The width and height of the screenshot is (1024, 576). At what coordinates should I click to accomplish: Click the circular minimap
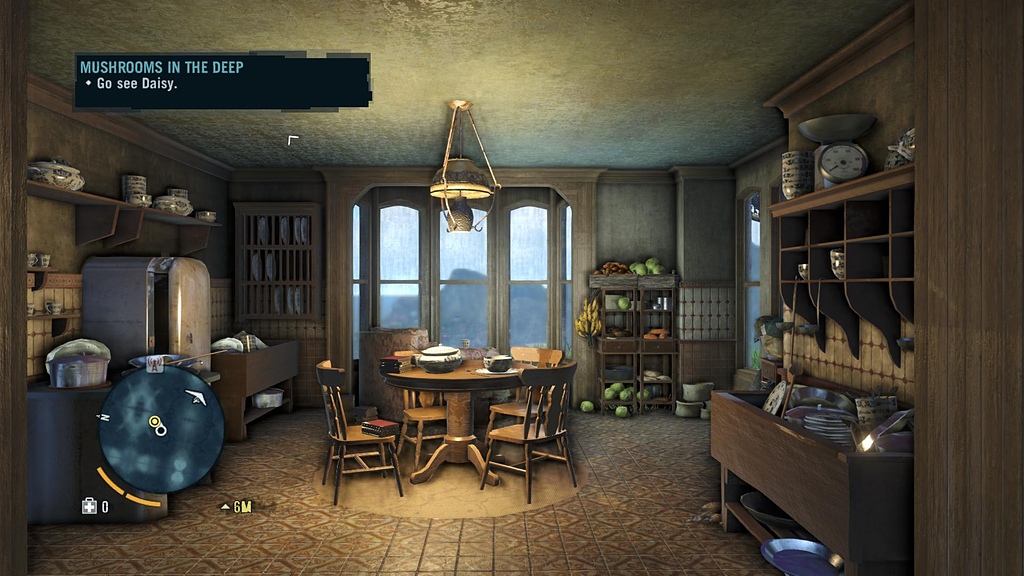[161, 428]
